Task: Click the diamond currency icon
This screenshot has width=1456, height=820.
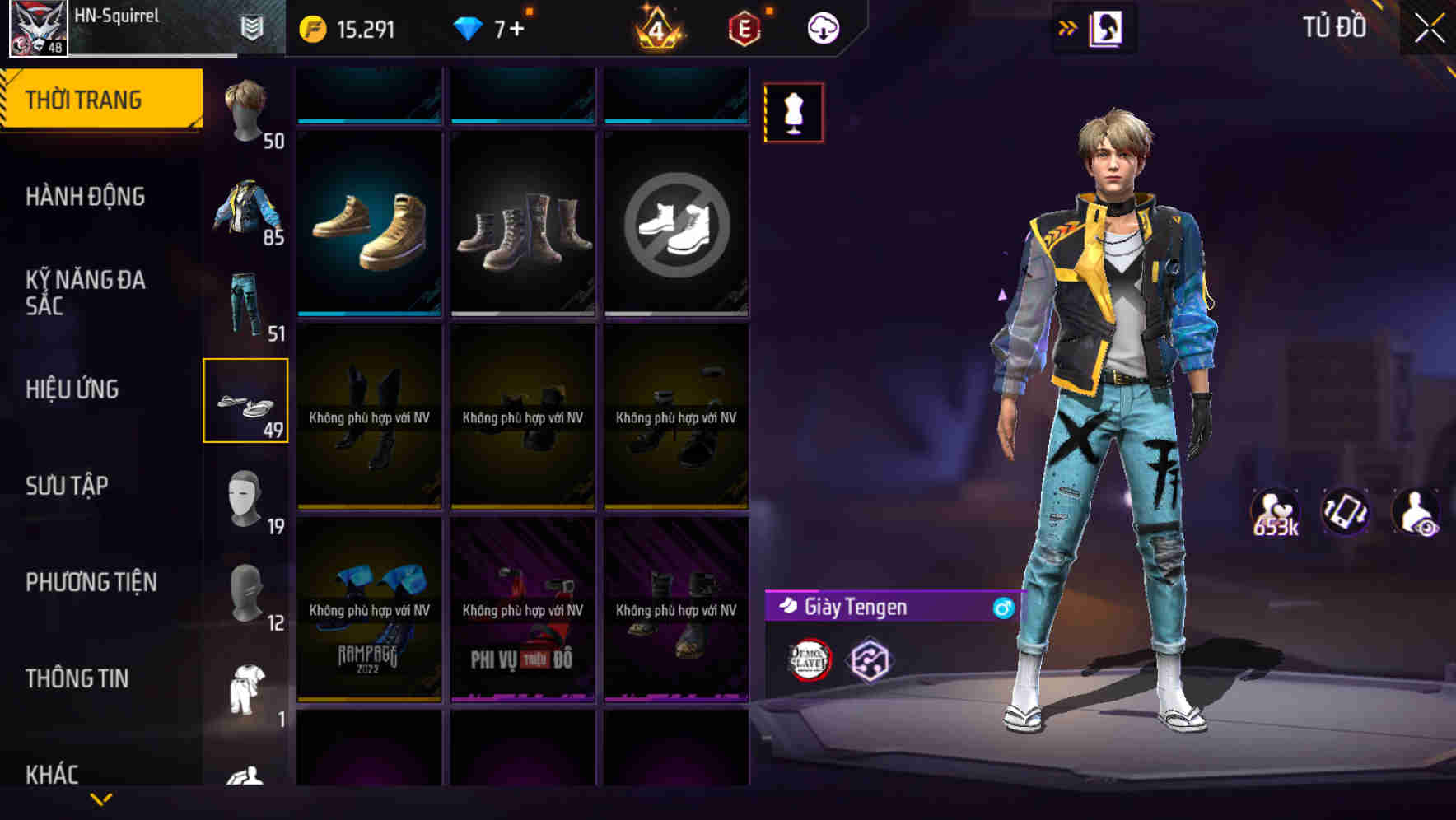Action: pyautogui.click(x=469, y=27)
